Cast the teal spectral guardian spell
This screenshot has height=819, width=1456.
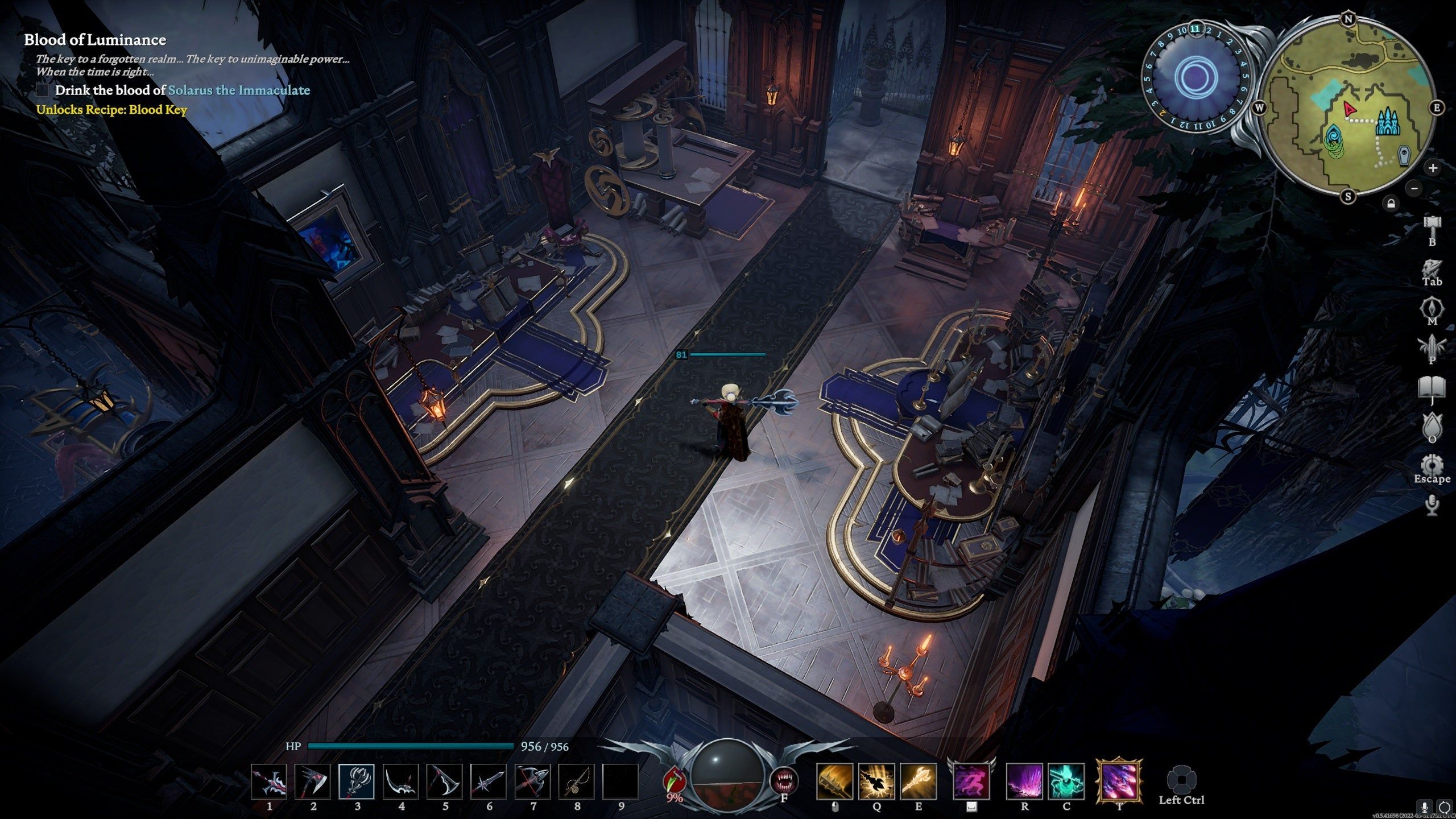tap(1066, 781)
